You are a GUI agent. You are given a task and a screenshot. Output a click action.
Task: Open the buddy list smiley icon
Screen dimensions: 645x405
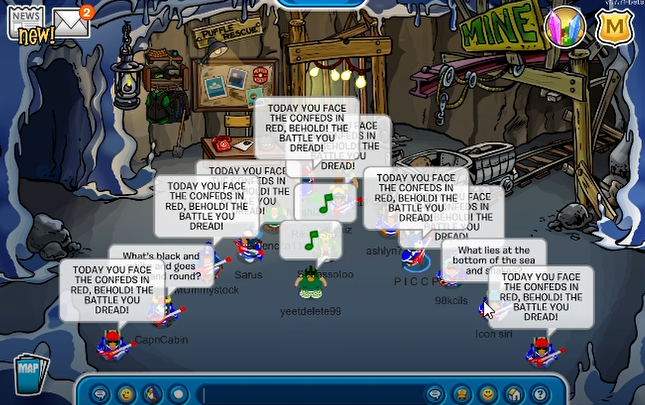487,392
